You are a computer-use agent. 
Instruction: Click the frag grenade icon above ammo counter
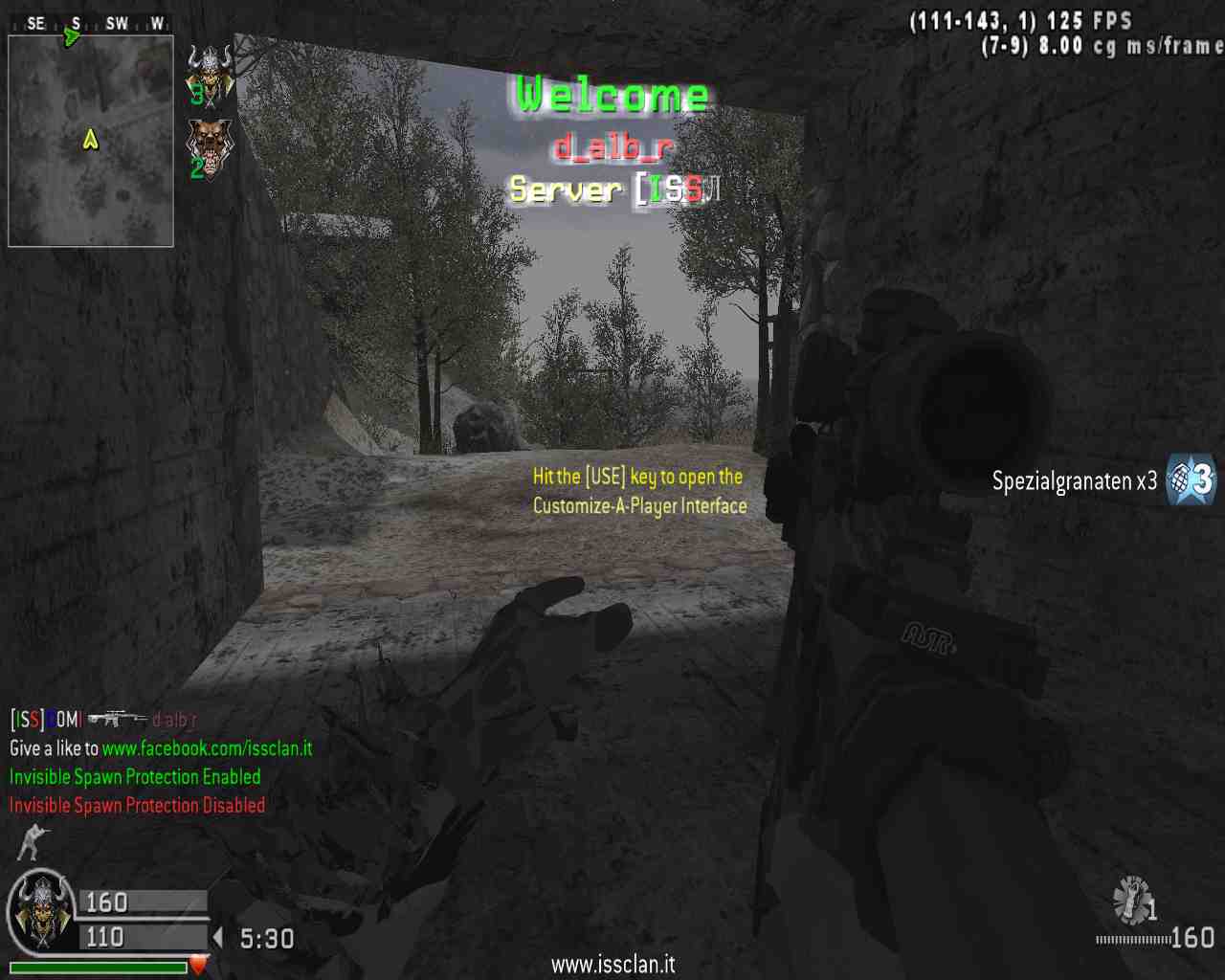tap(1132, 900)
